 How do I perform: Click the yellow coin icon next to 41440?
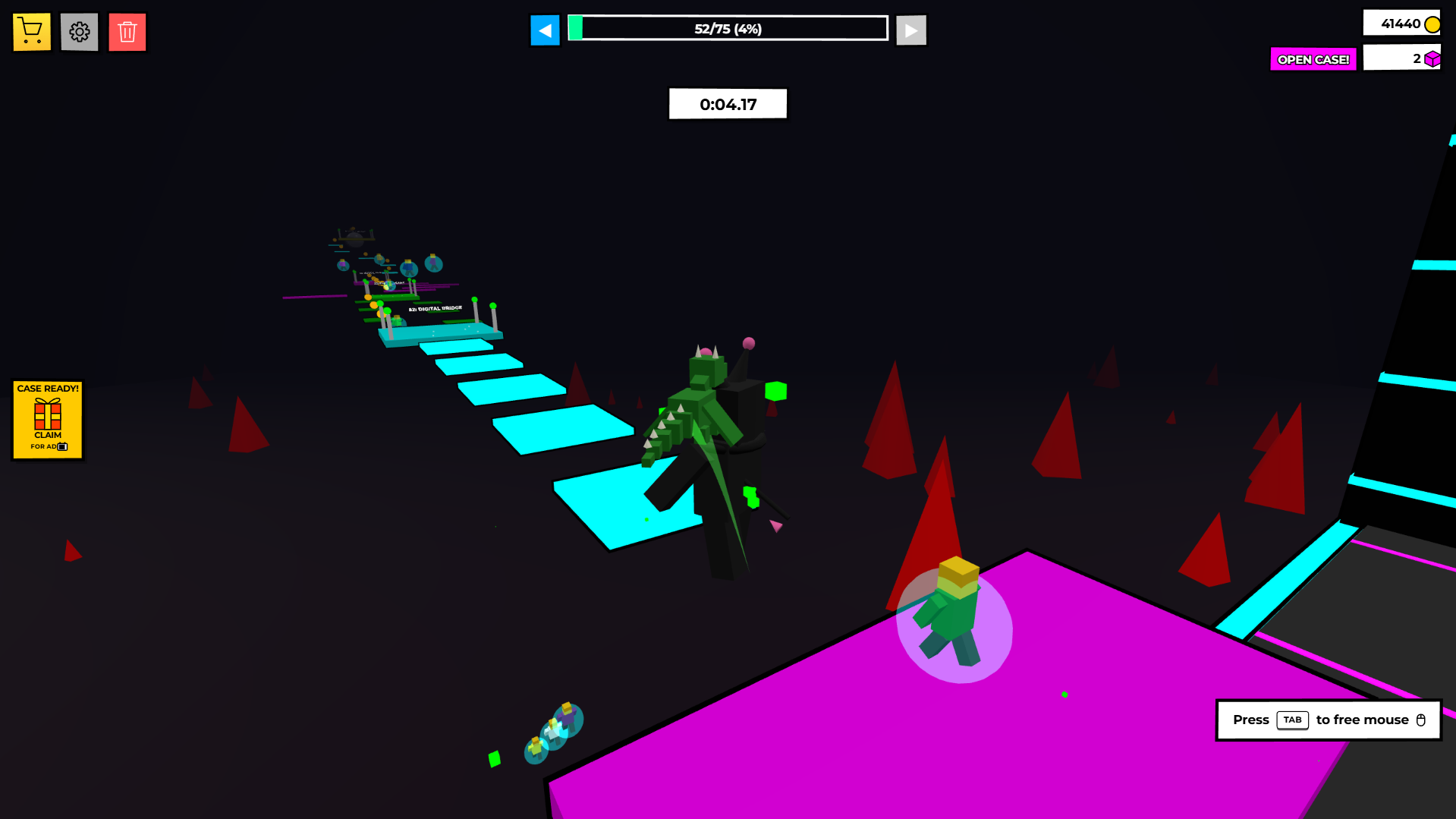point(1432,23)
